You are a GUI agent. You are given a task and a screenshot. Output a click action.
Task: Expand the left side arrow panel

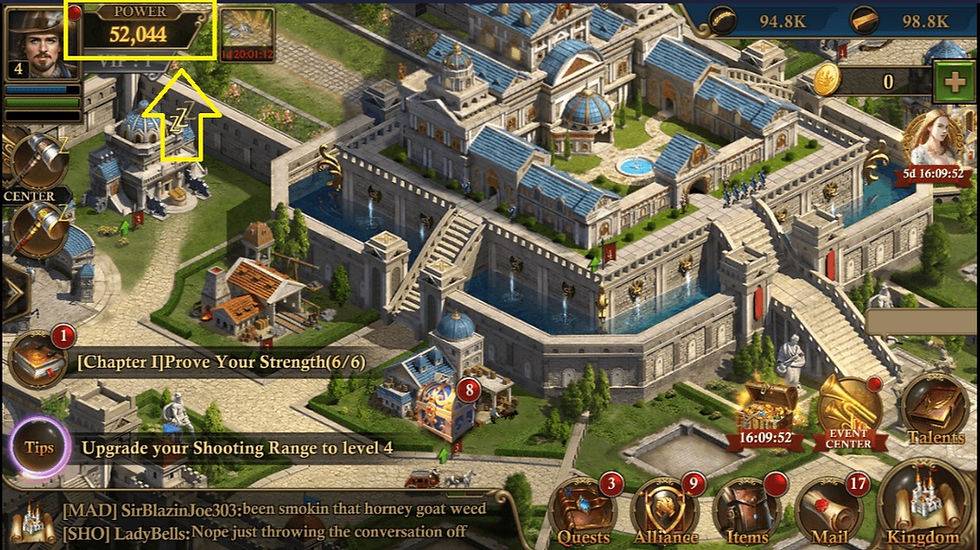pyautogui.click(x=14, y=291)
